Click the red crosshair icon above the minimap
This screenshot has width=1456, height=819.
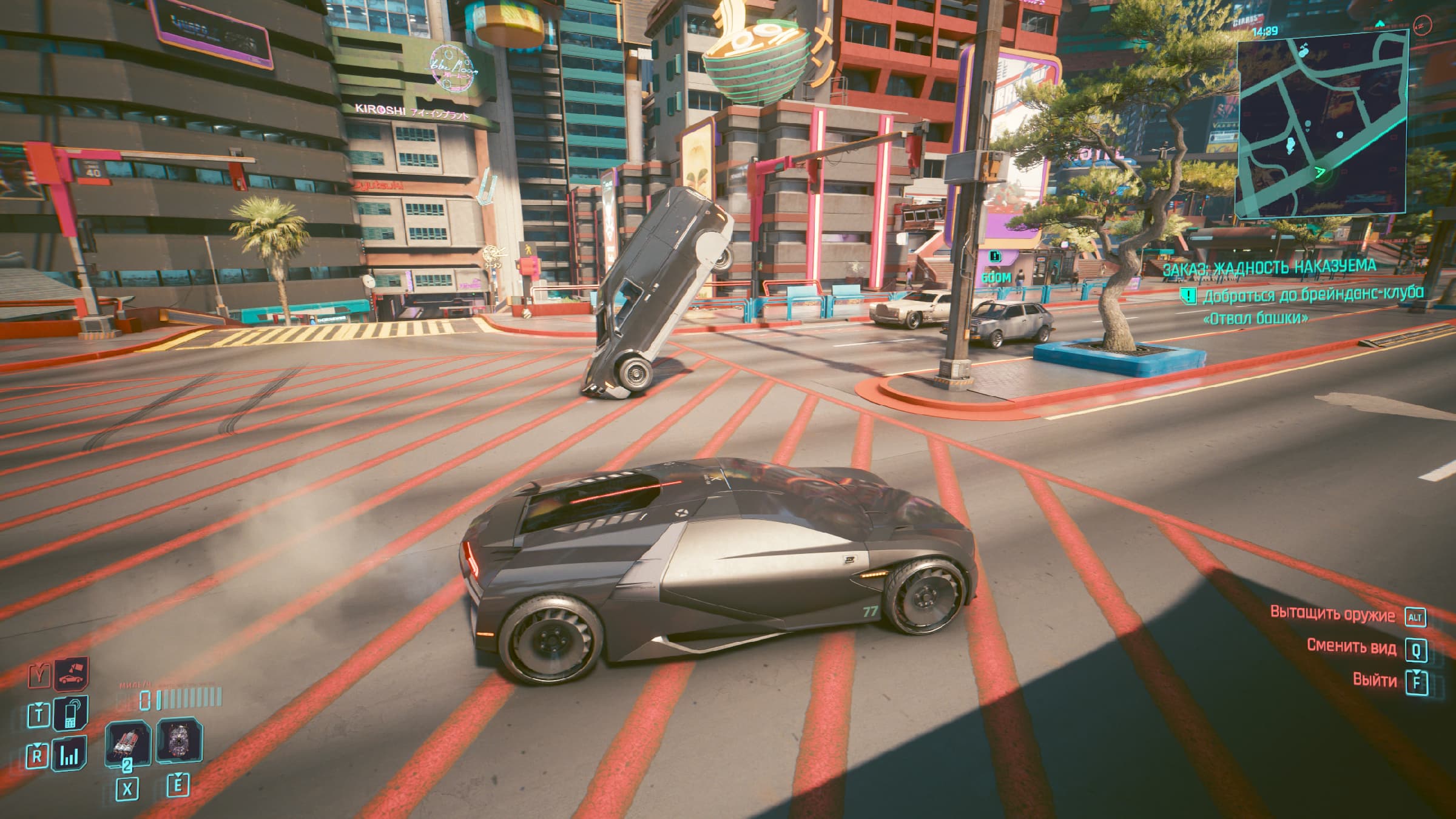click(1421, 25)
